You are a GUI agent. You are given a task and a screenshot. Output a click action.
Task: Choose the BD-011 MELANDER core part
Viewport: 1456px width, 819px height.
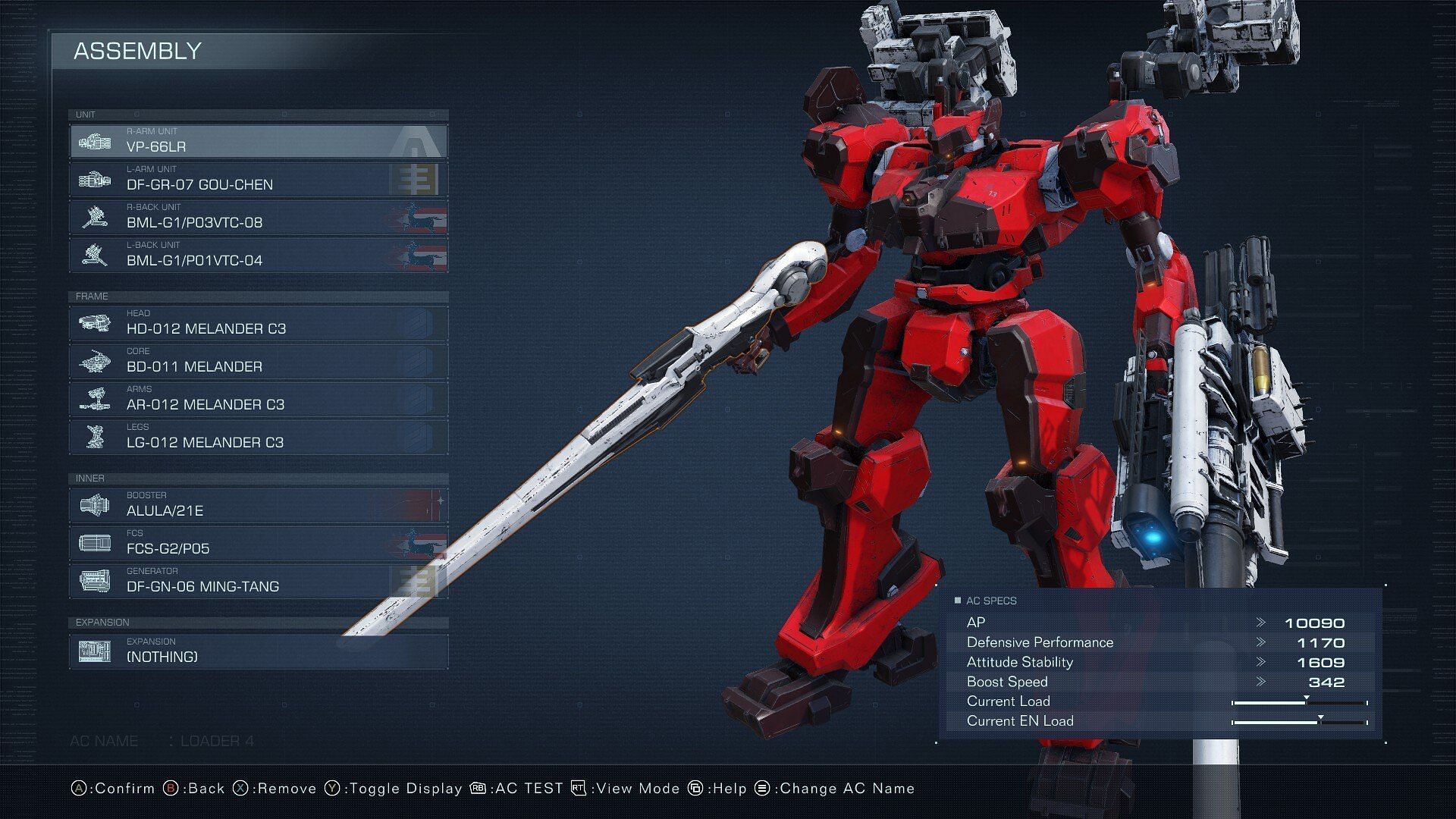point(258,362)
